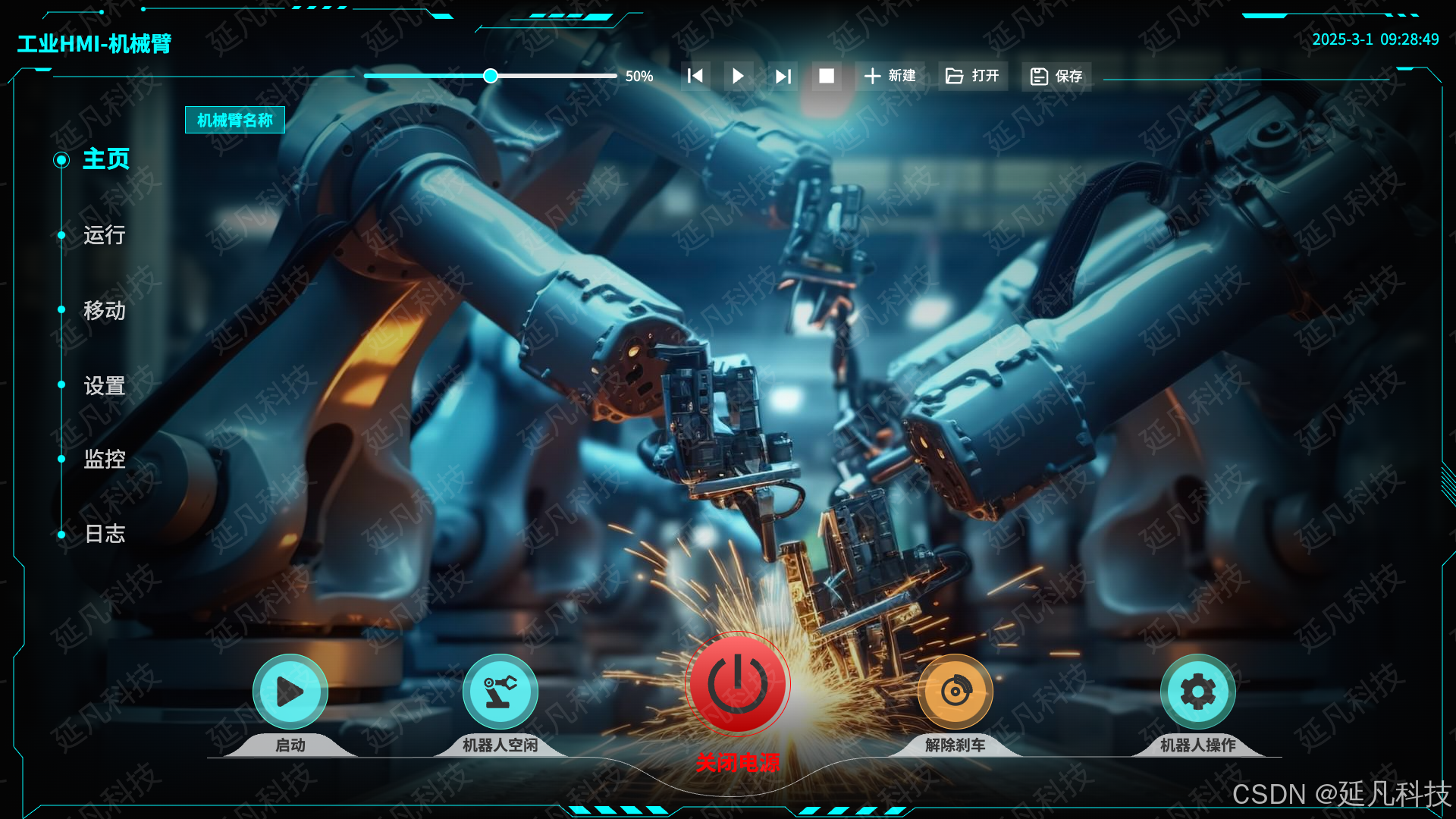Go to the 移动 menu entry

[x=104, y=310]
